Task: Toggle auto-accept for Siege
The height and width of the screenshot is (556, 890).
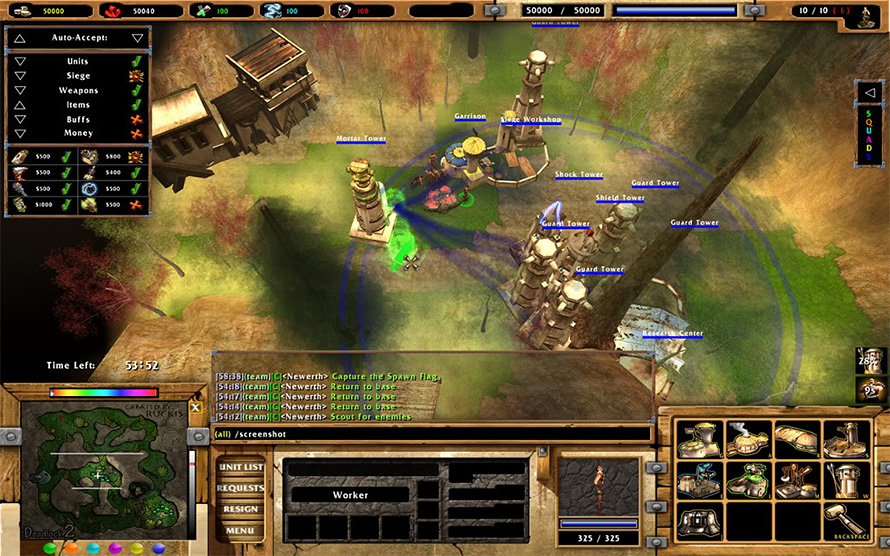Action: pyautogui.click(x=137, y=75)
